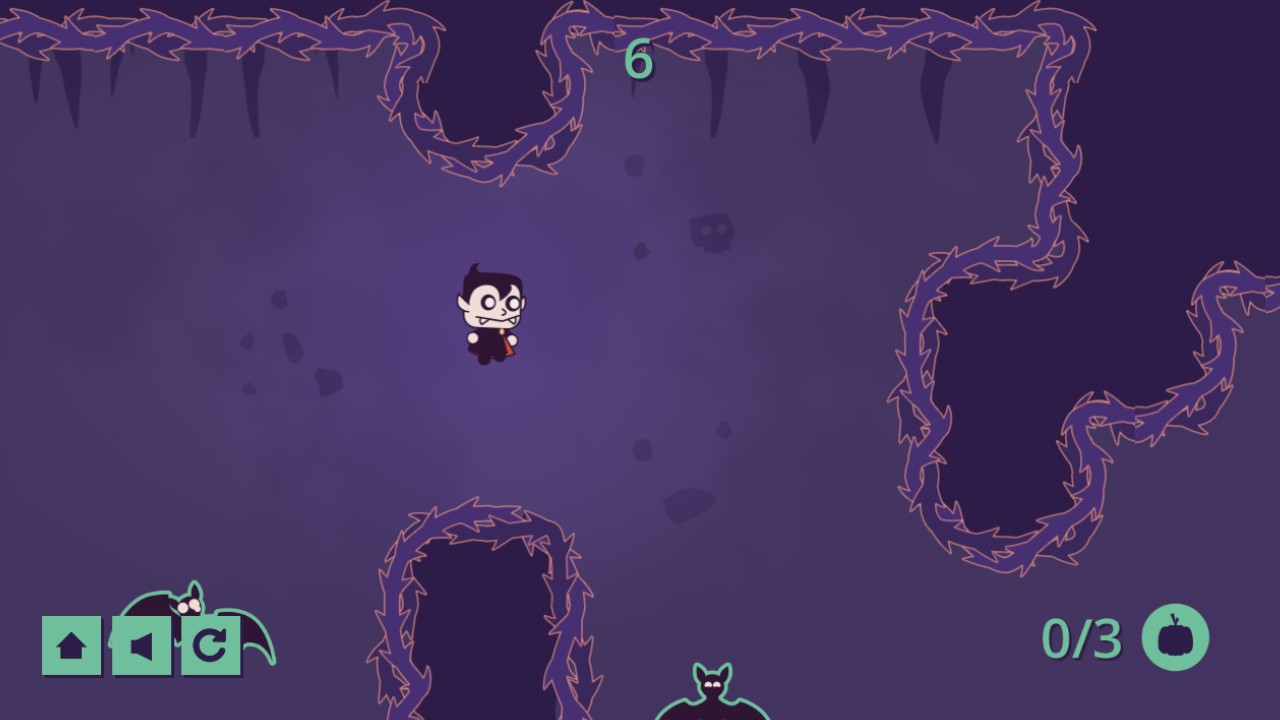Click the level number 6 at top
The height and width of the screenshot is (720, 1280).
point(640,60)
